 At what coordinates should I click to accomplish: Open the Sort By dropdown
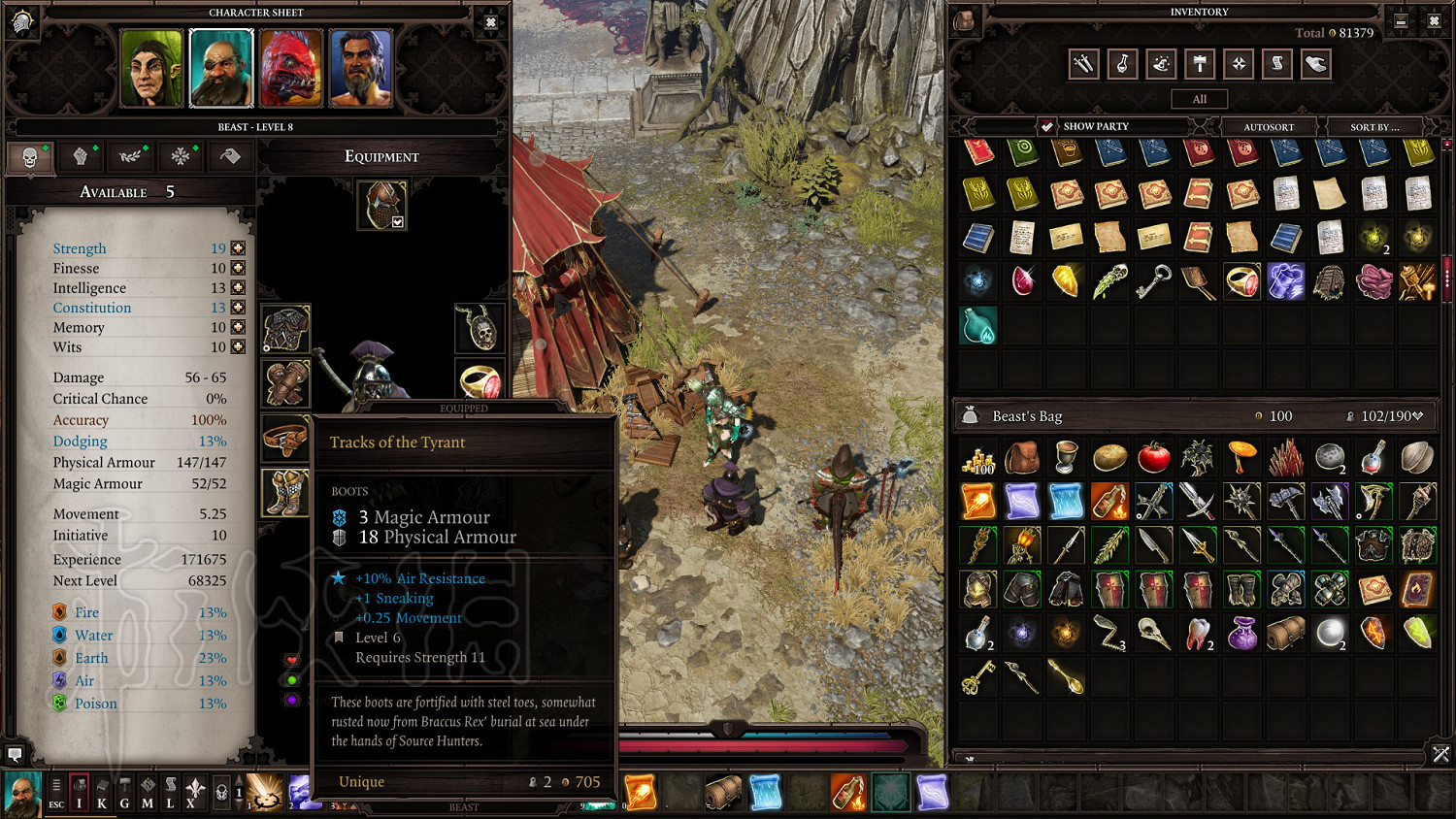coord(1374,127)
